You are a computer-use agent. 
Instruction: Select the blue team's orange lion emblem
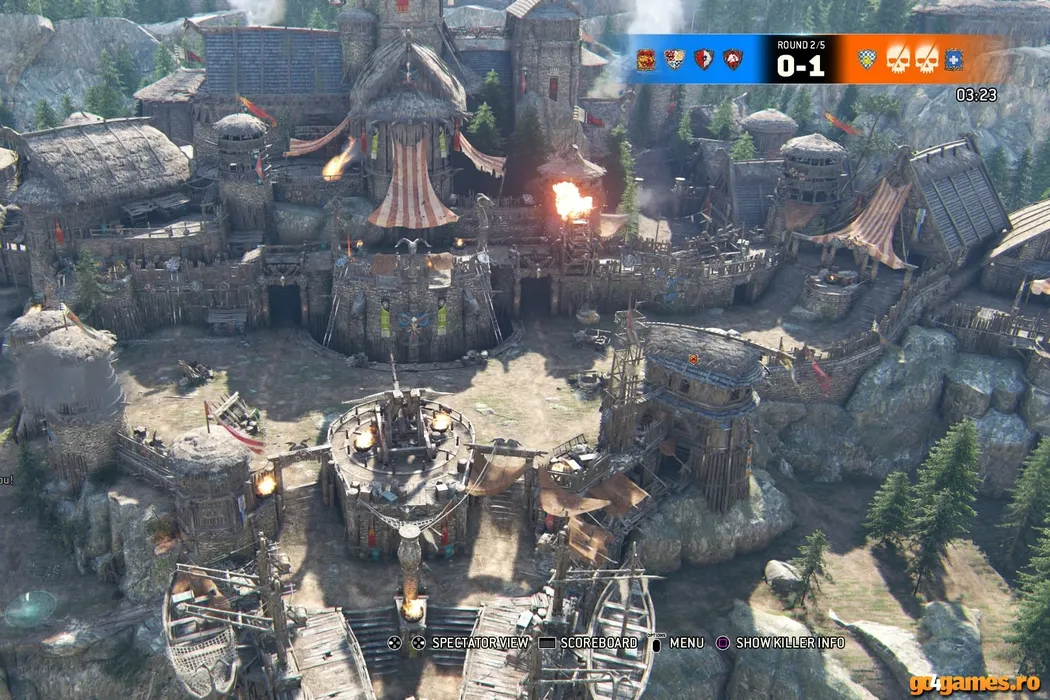pyautogui.click(x=645, y=59)
